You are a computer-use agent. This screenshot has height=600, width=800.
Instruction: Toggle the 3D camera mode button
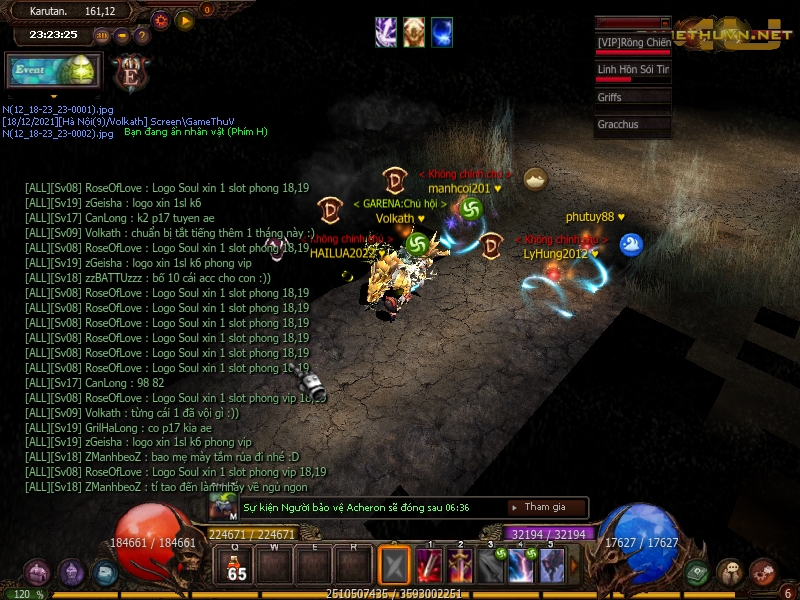click(x=102, y=35)
